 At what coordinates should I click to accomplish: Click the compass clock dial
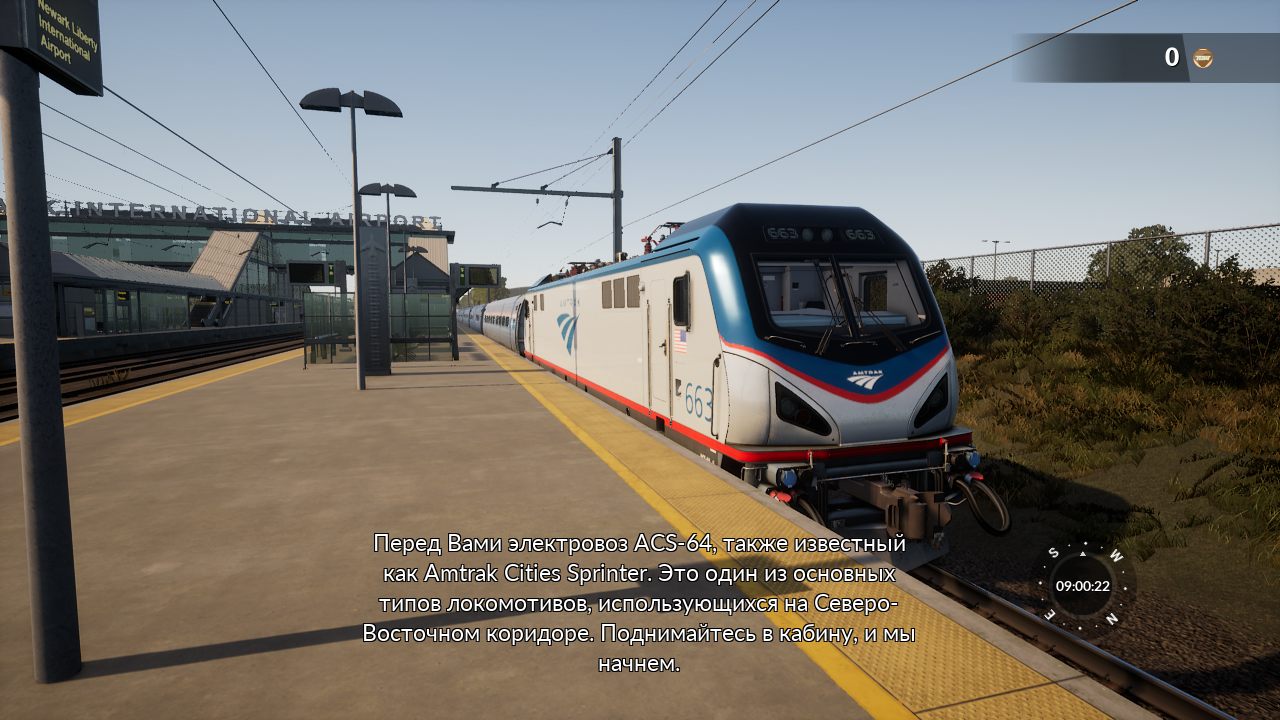[1083, 586]
